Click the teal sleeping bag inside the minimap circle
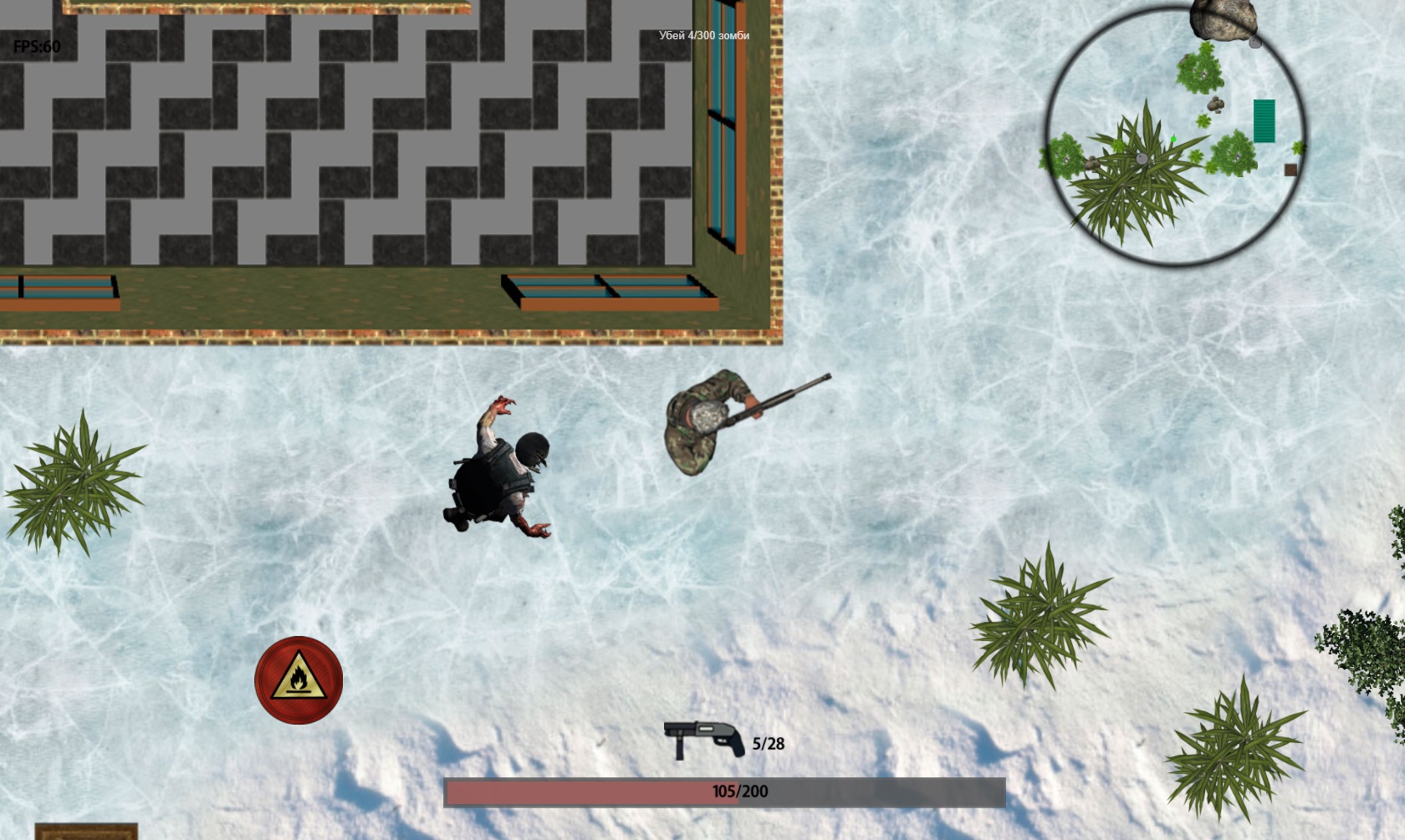The width and height of the screenshot is (1405, 840). click(1264, 120)
